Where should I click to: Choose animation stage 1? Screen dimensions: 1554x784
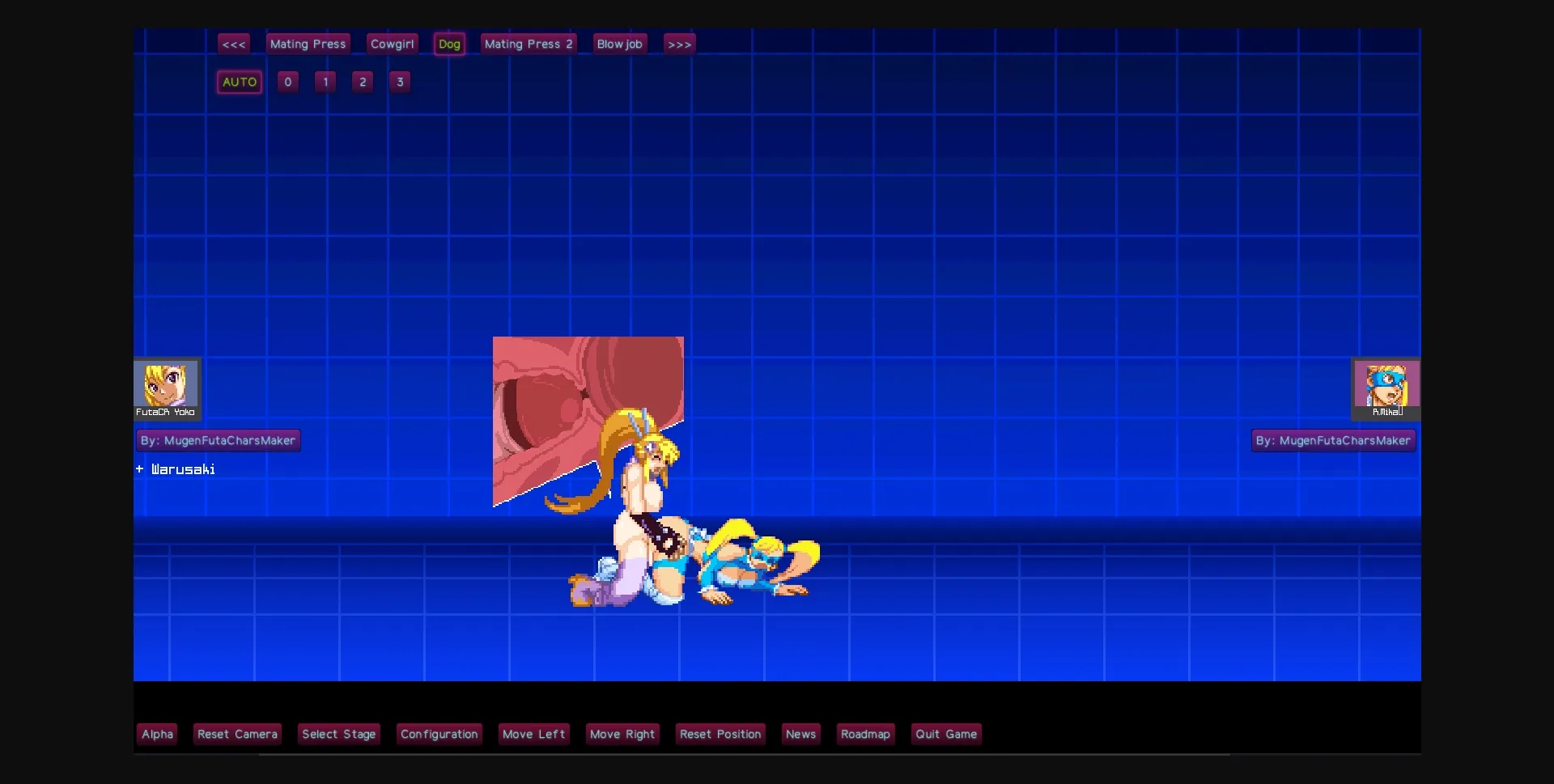click(x=325, y=81)
